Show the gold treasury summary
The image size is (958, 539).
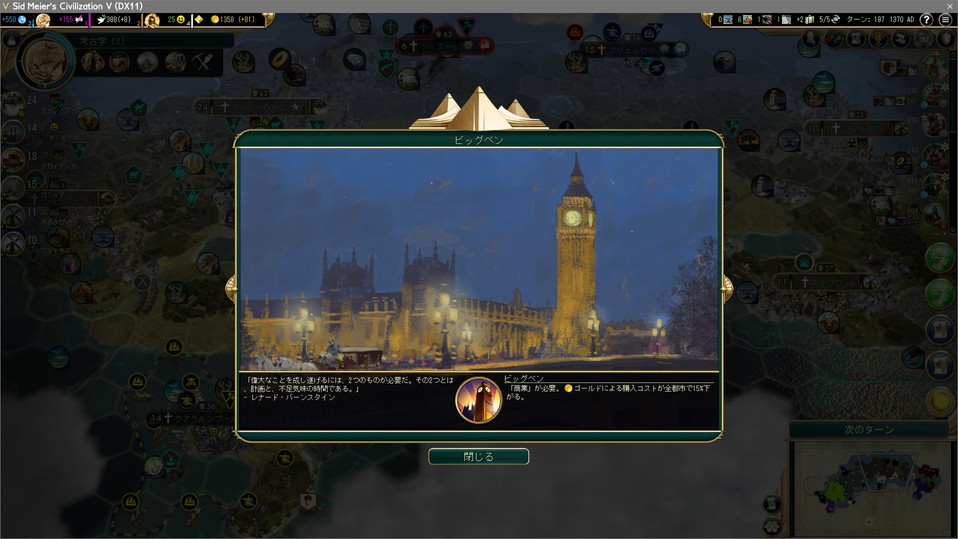pos(232,20)
